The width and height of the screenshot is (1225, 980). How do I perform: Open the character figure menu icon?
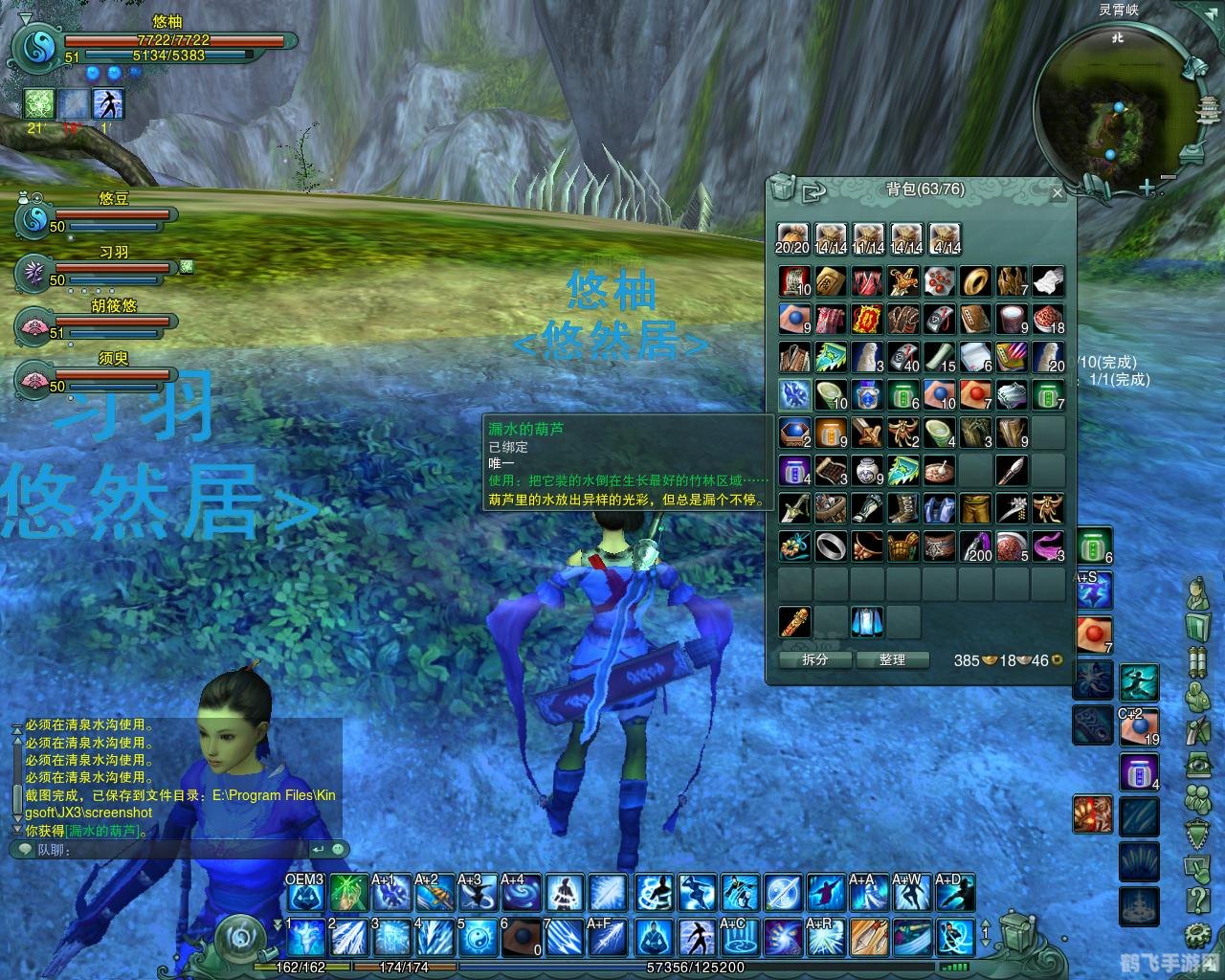(1197, 594)
